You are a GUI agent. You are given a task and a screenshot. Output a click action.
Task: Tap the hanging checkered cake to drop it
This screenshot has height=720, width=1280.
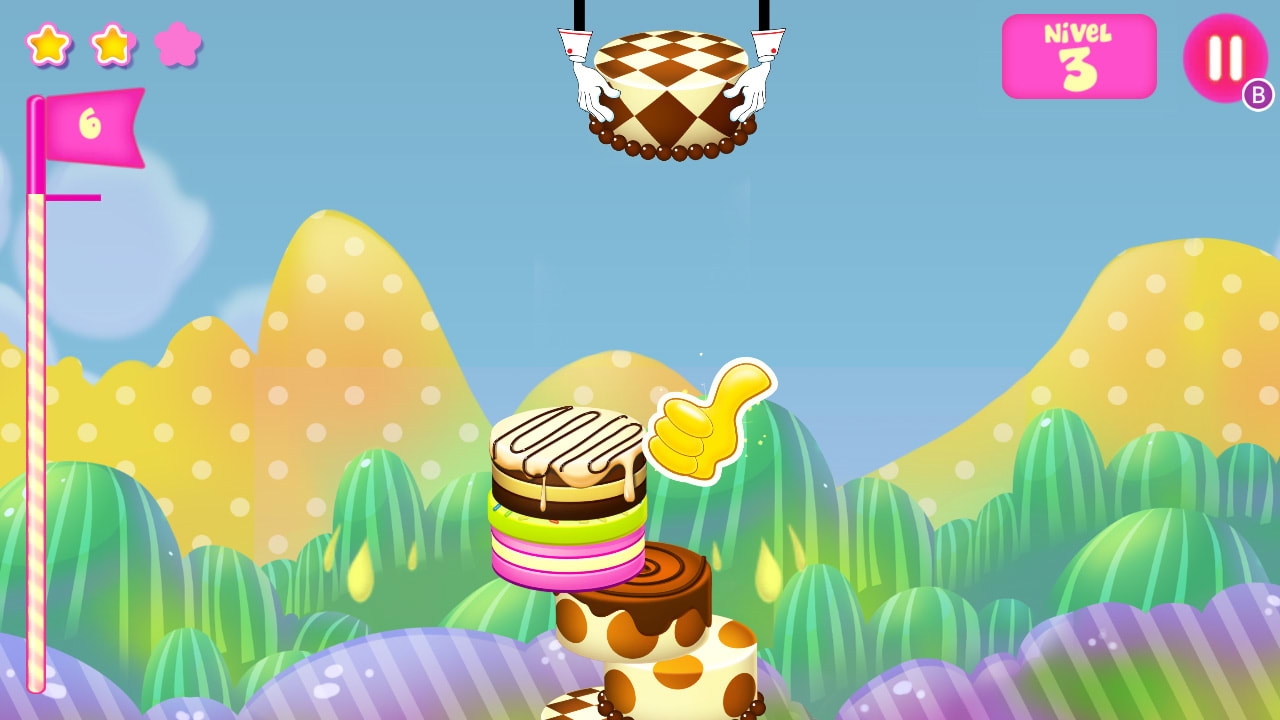pyautogui.click(x=672, y=90)
